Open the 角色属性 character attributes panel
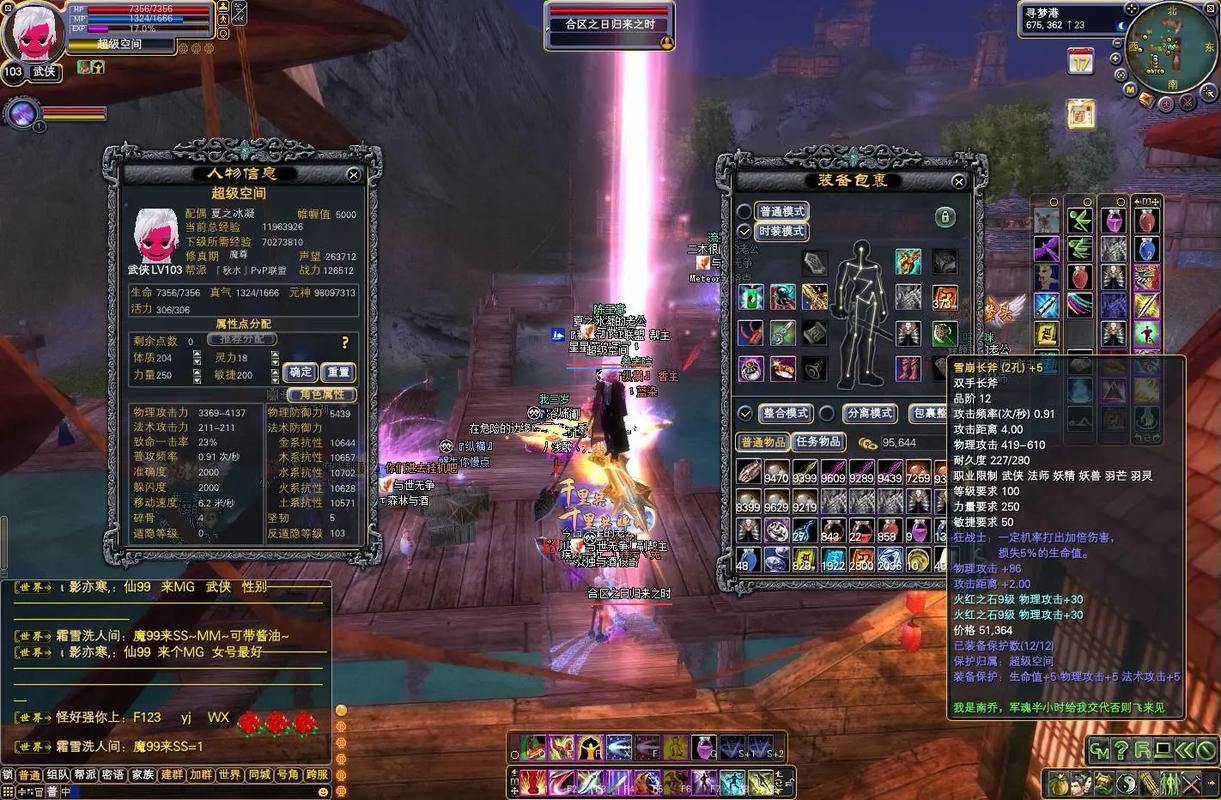 321,395
